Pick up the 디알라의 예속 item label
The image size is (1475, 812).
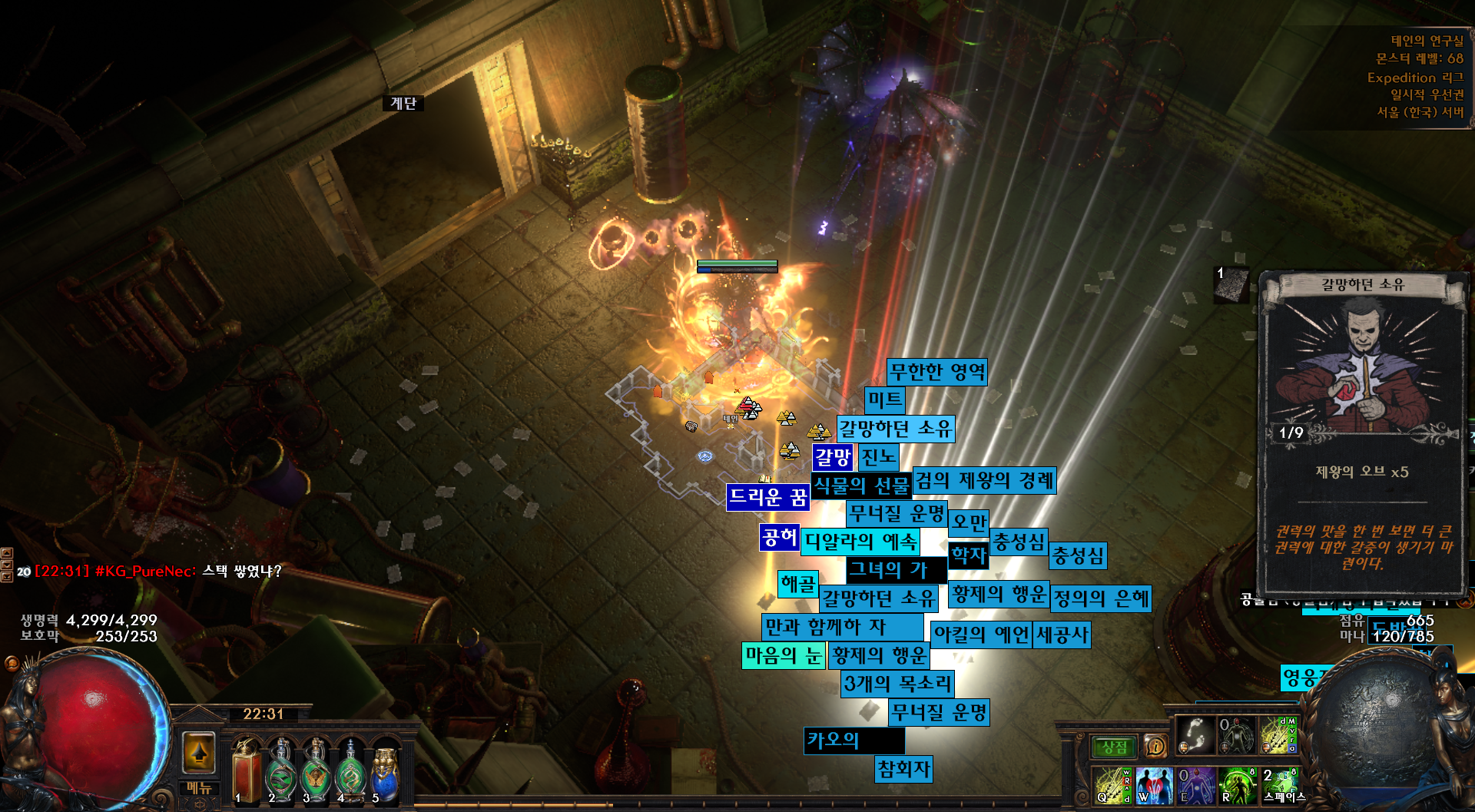pos(860,542)
